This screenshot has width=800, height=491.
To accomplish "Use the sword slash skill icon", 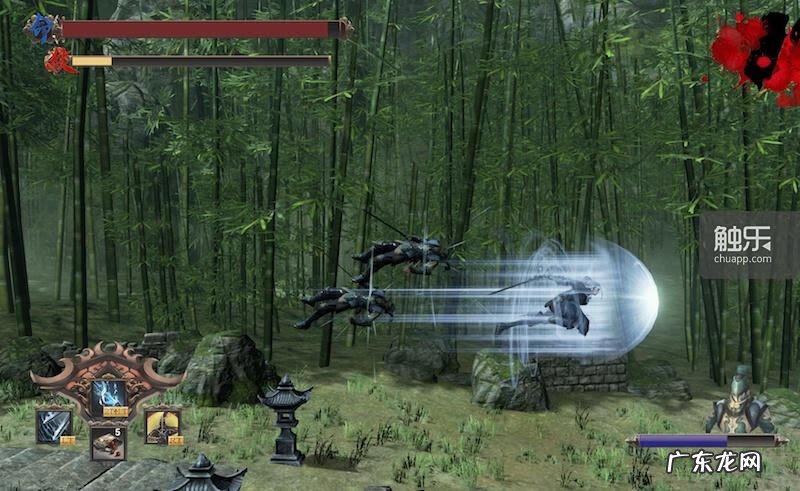I will click(54, 426).
